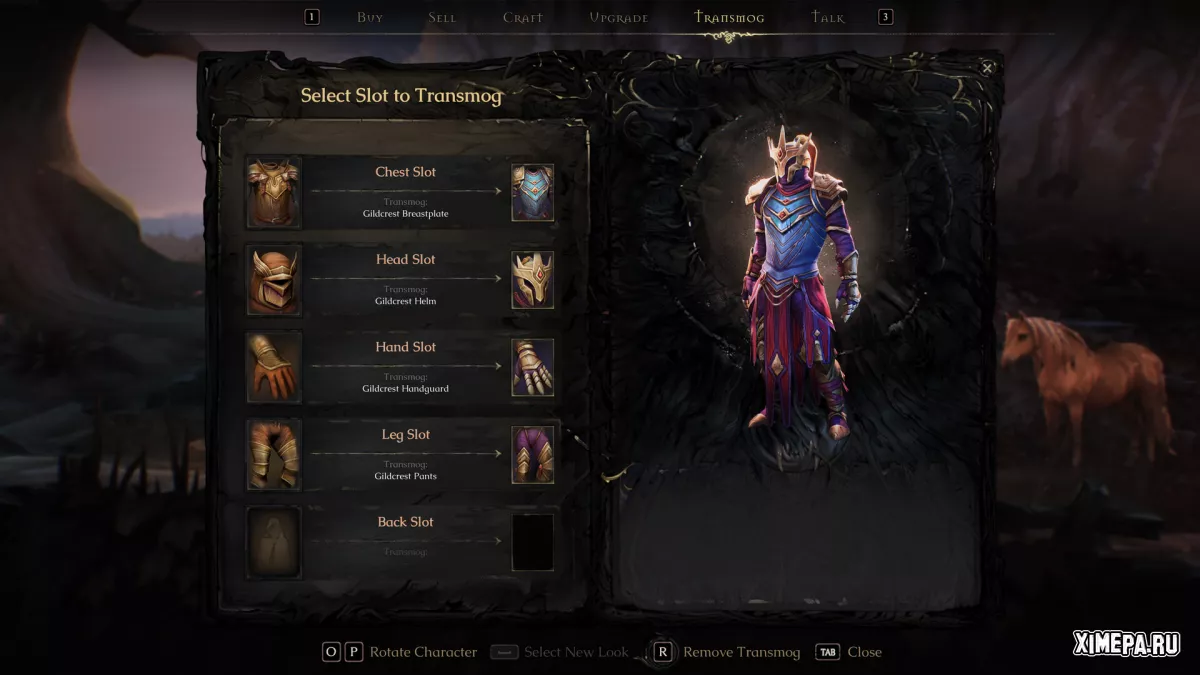The image size is (1200, 675).
Task: Close the transmog window with the X
Action: click(987, 68)
